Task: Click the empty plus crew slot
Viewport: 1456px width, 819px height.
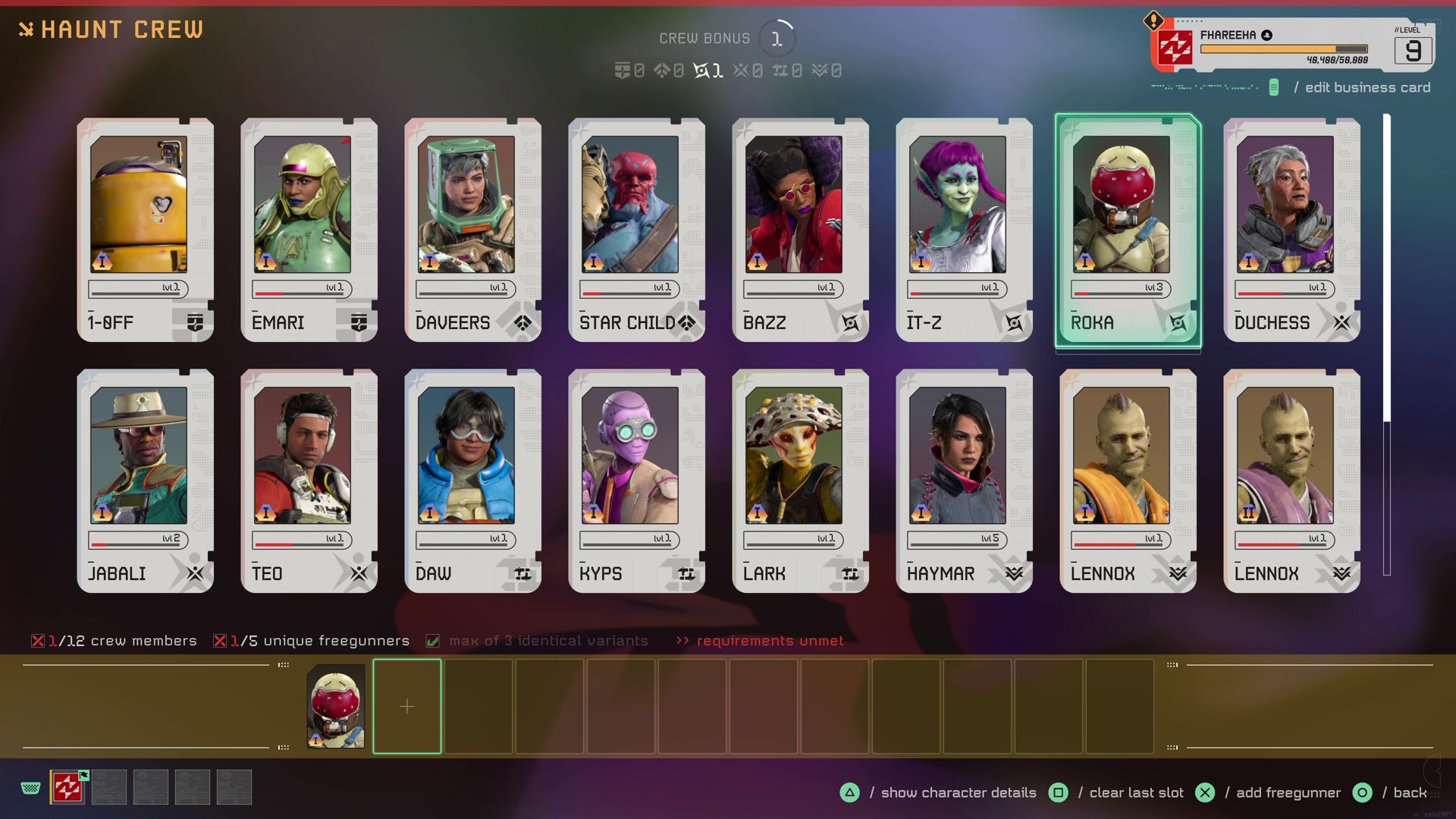Action: point(407,707)
